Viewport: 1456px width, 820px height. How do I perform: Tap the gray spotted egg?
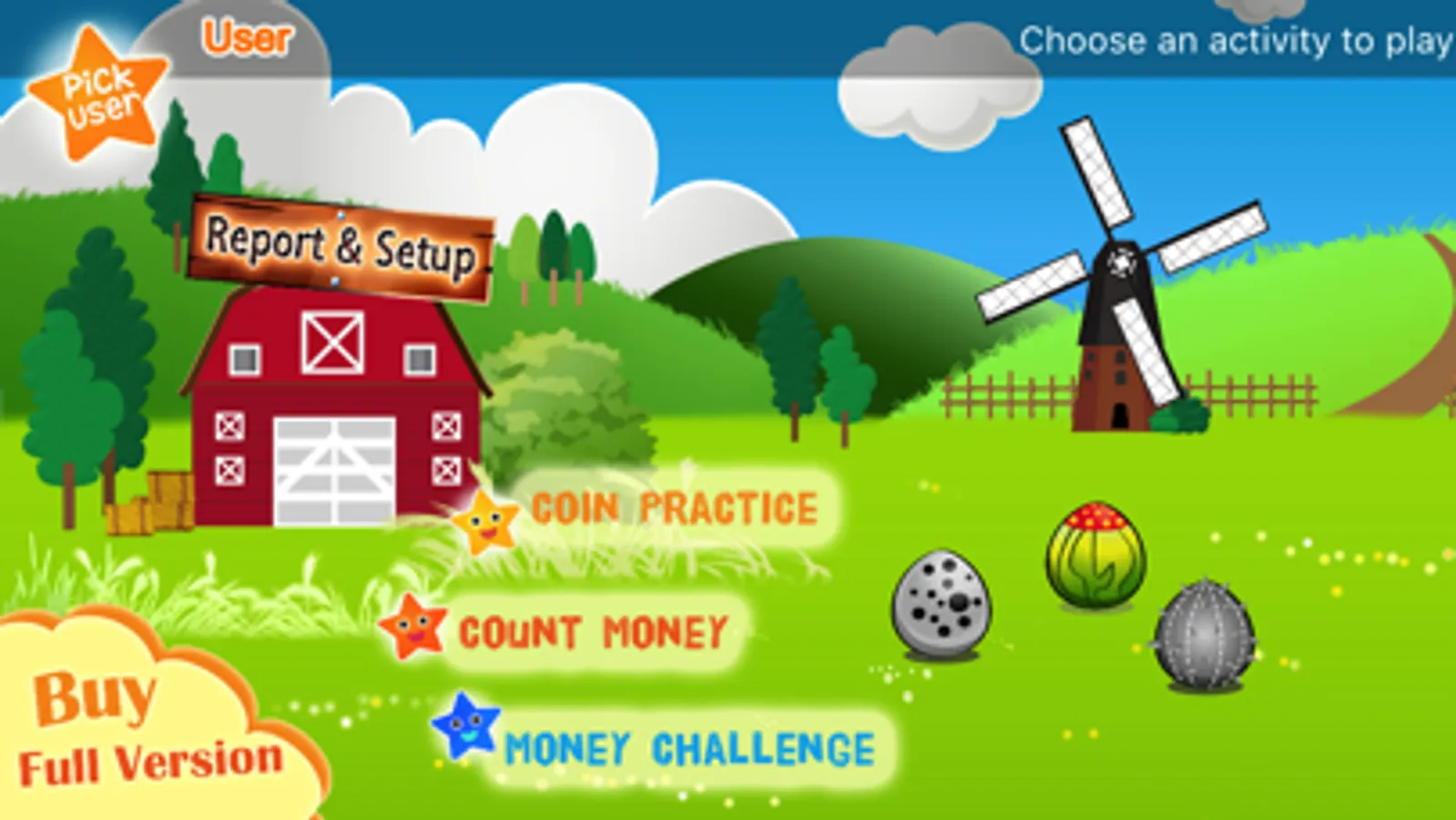click(941, 603)
